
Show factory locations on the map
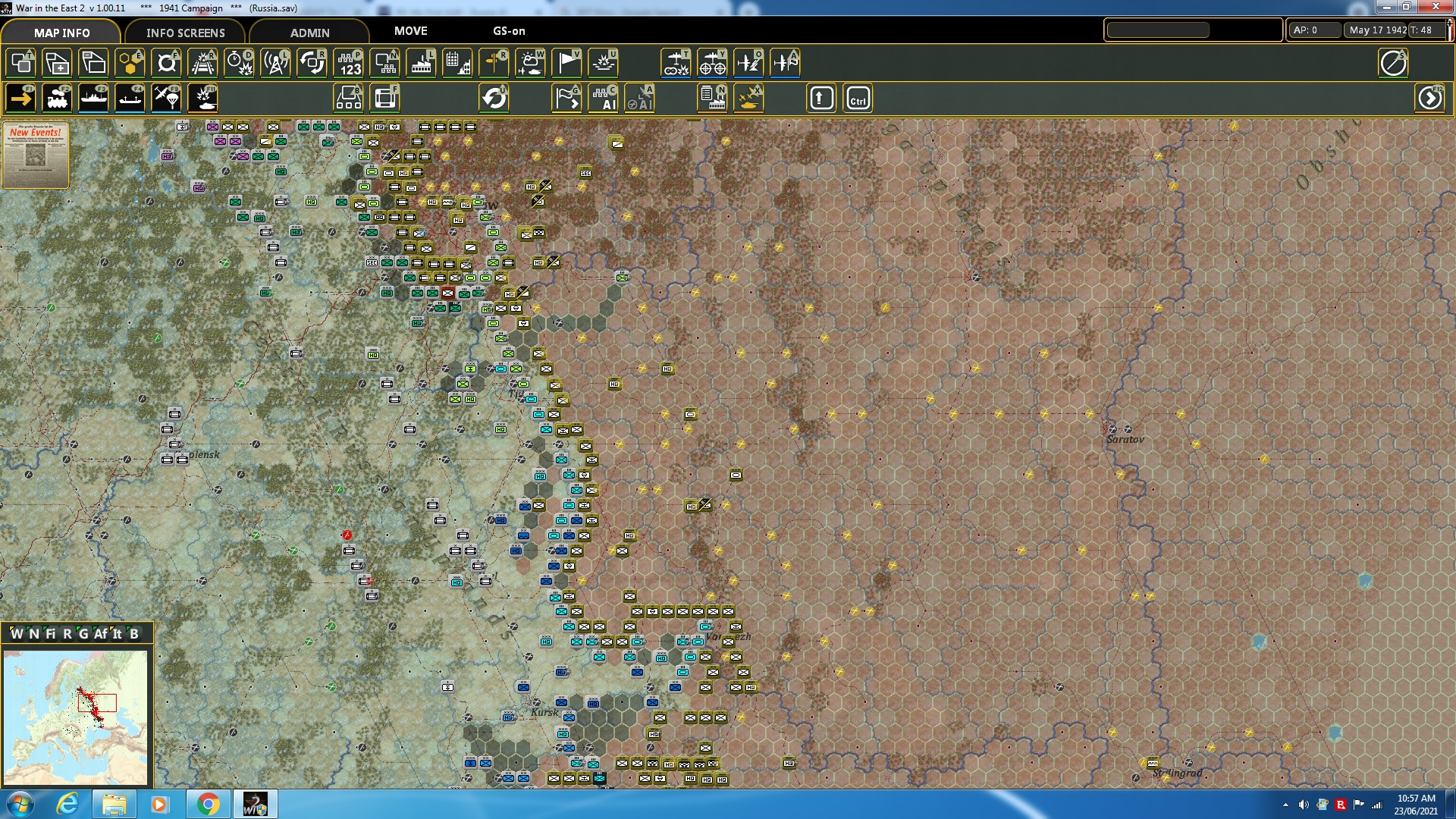(x=422, y=62)
